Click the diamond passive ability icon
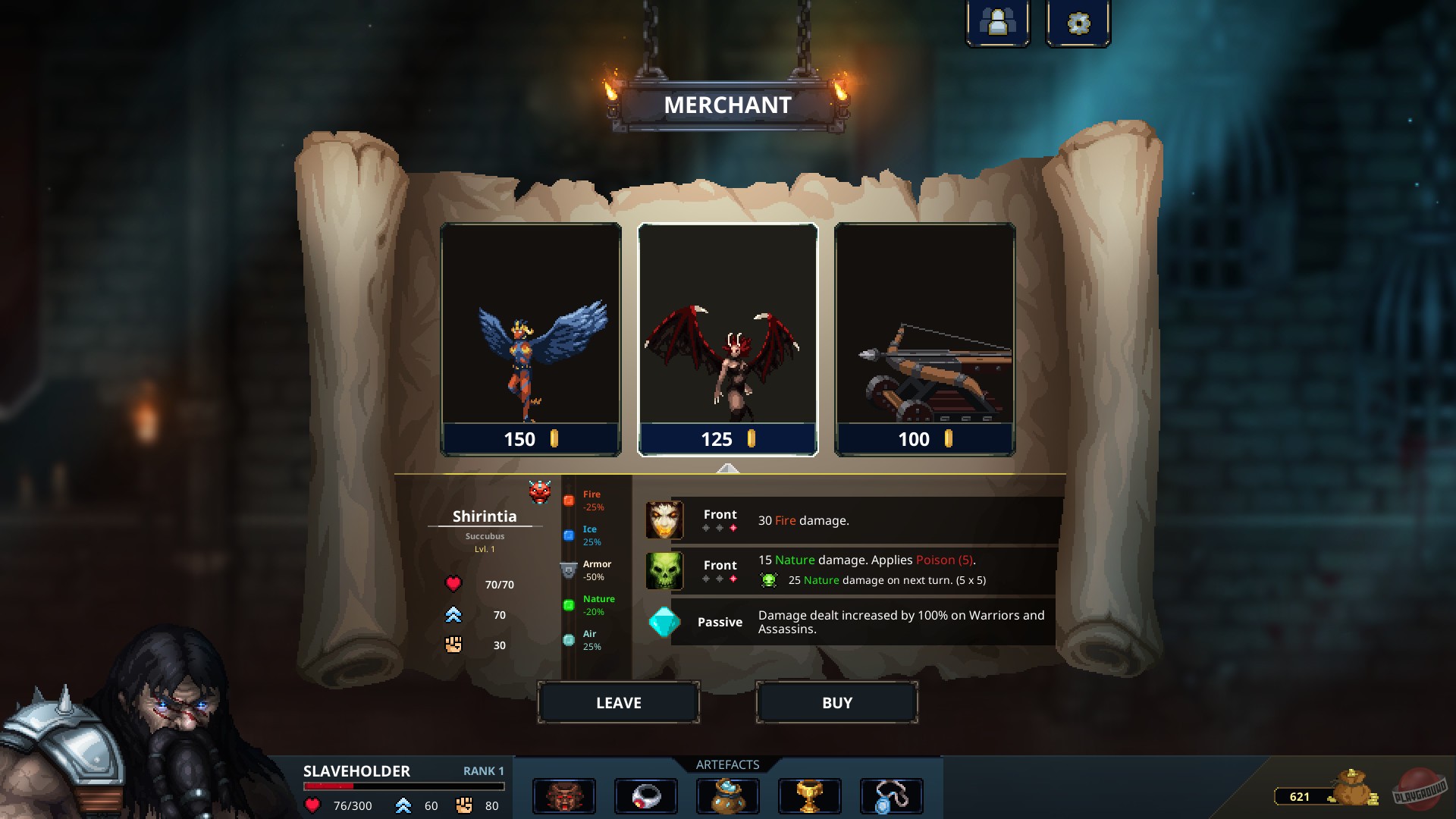1456x819 pixels. pyautogui.click(x=664, y=622)
